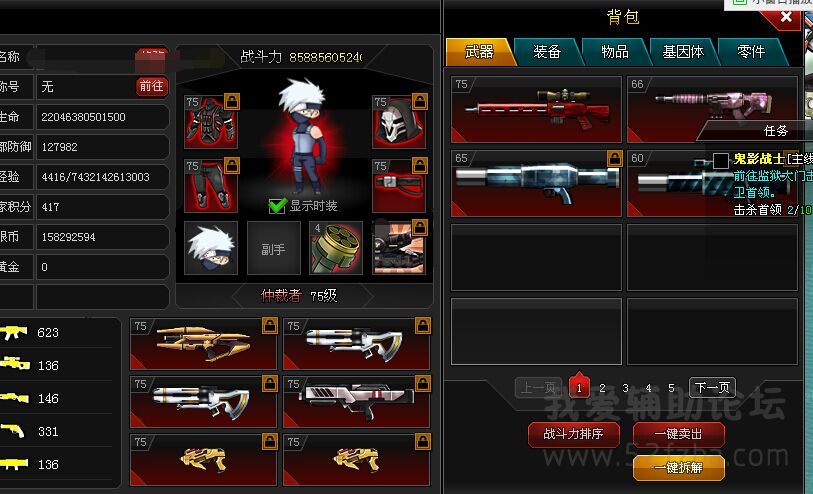Close the backpack panel
813x494 pixels.
[787, 17]
